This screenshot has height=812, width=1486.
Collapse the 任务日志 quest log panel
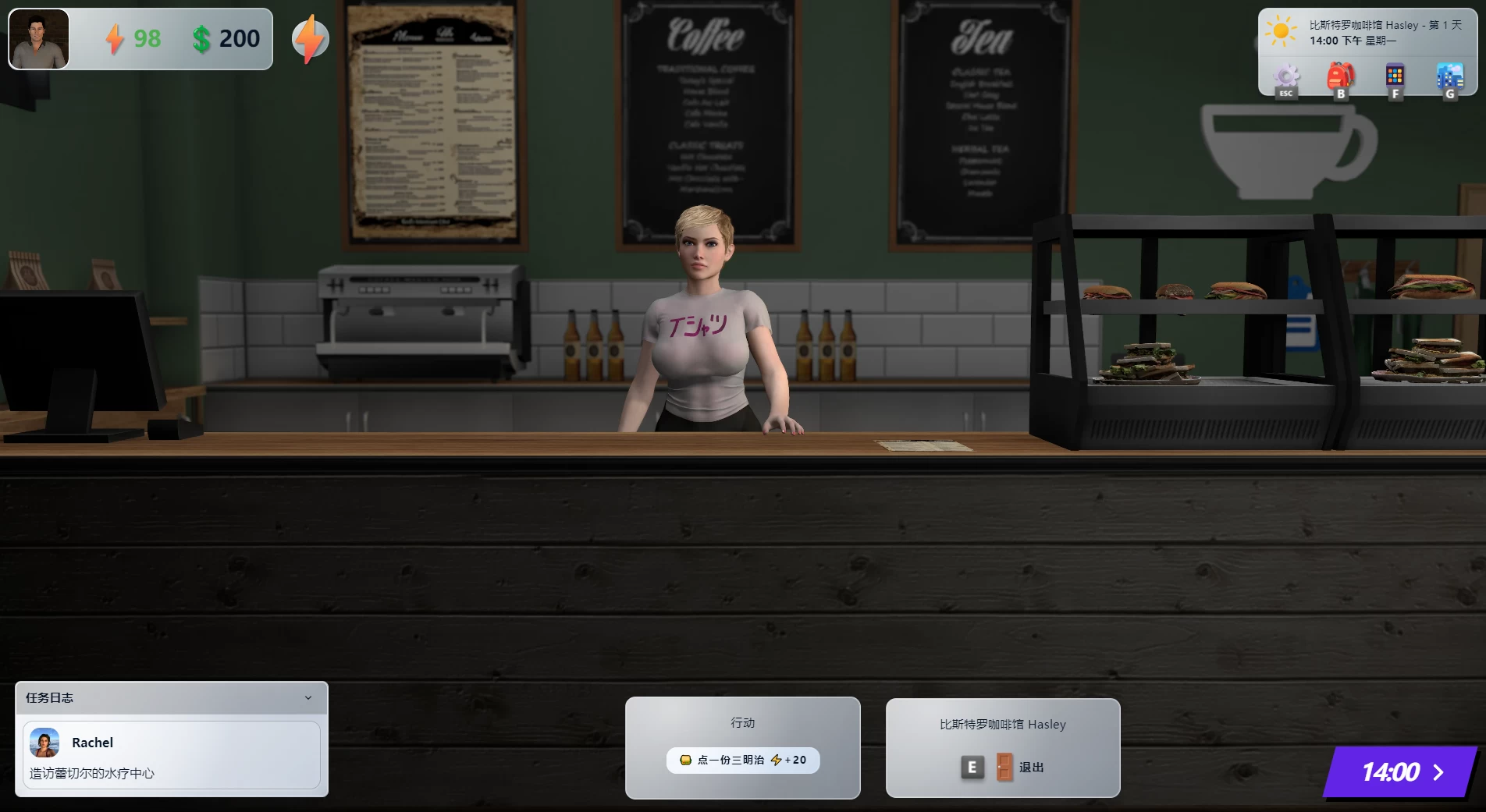point(308,698)
